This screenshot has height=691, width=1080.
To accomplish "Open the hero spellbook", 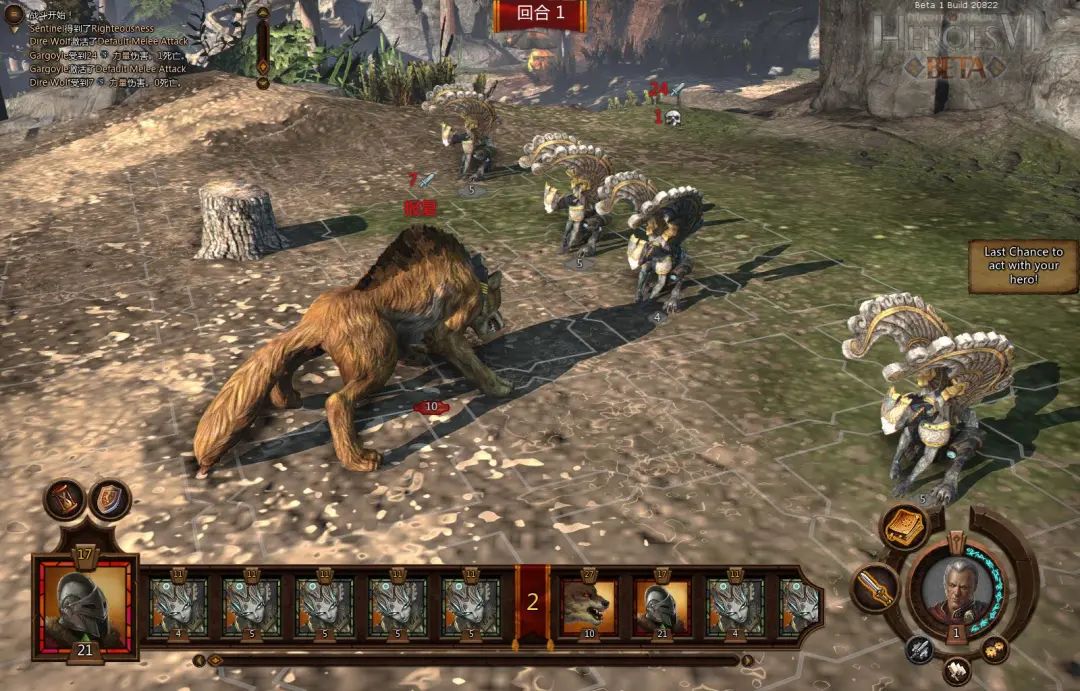I will click(903, 527).
